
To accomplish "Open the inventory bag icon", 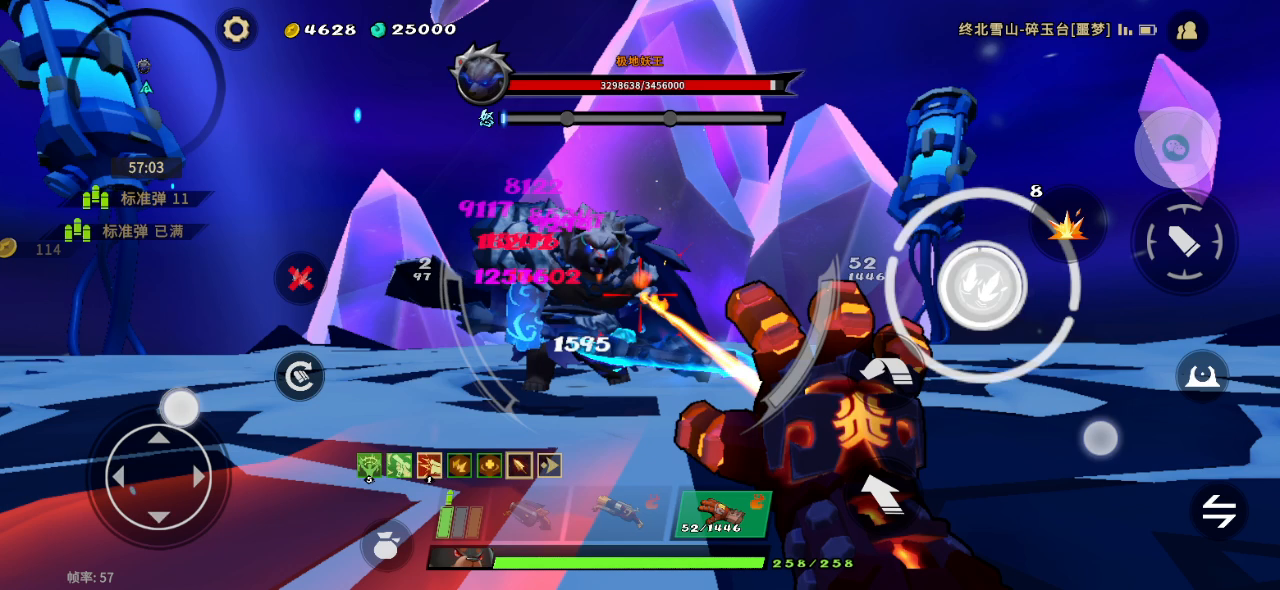I will 386,545.
